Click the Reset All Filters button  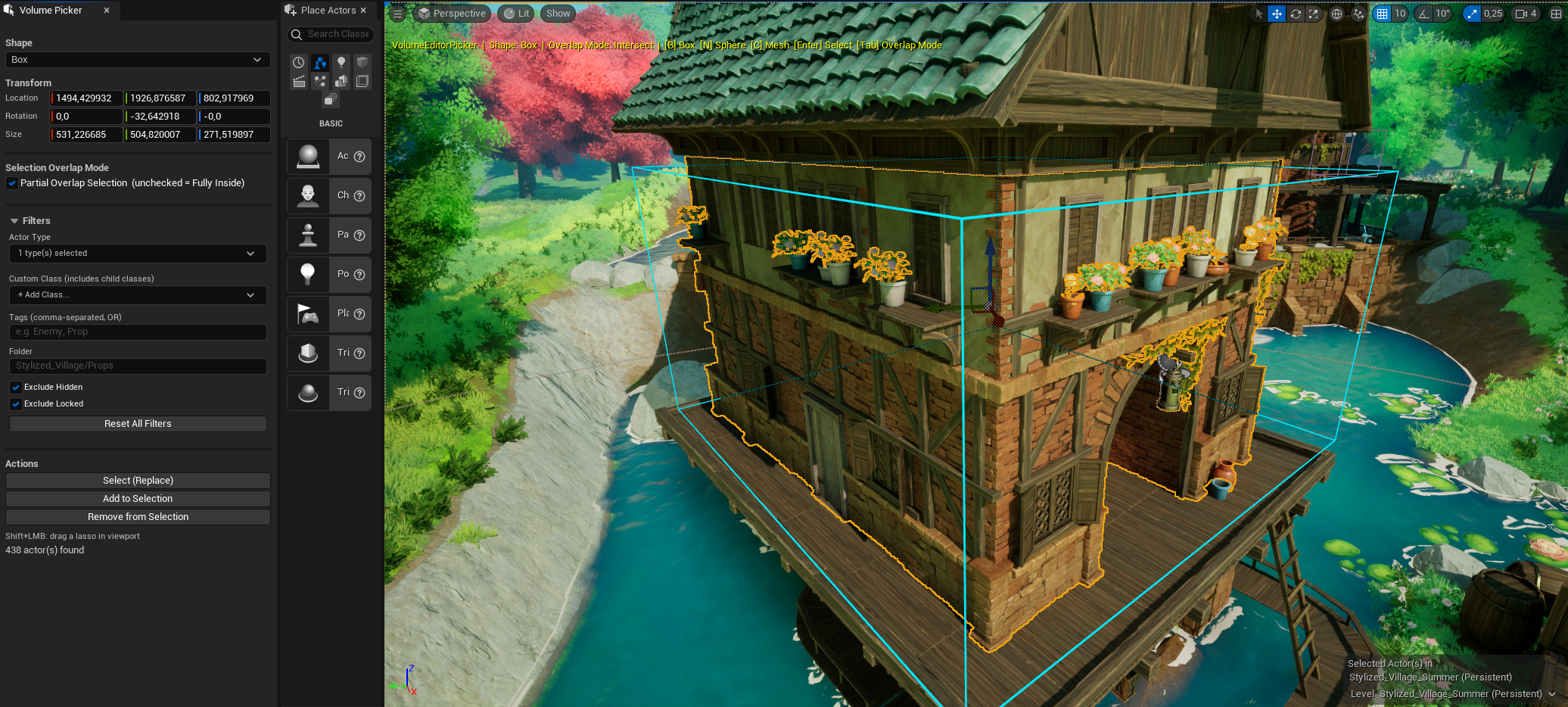(x=138, y=424)
